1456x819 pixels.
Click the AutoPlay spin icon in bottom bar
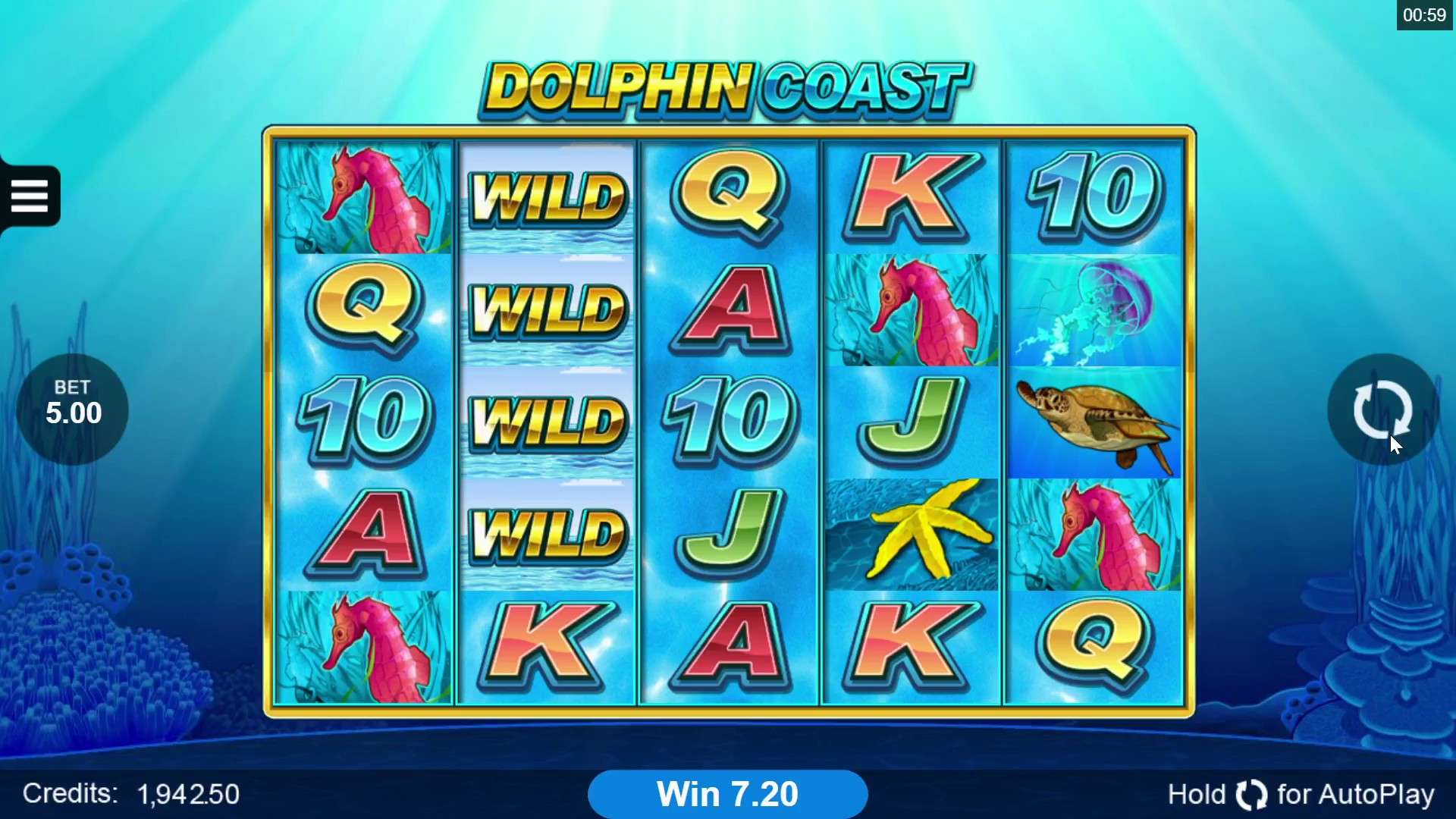point(1250,794)
